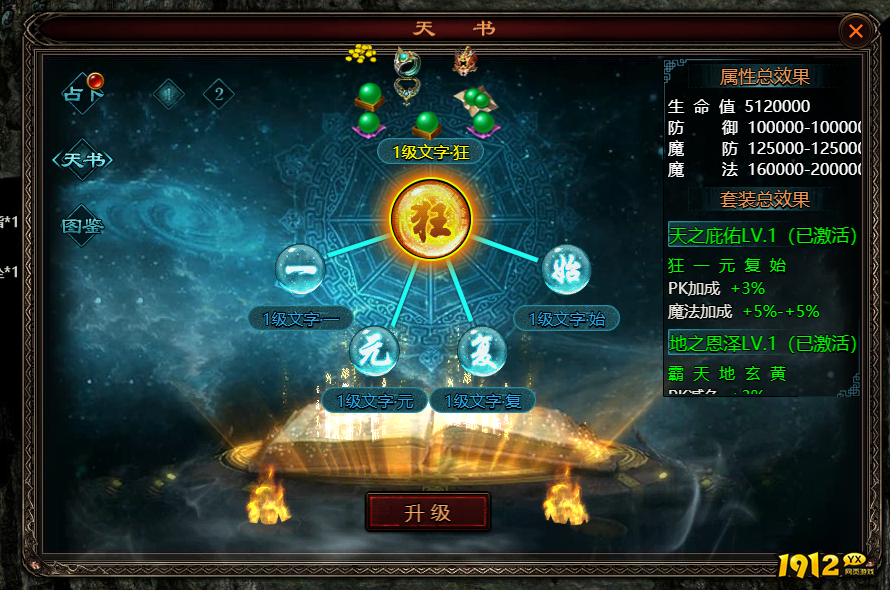Click the 天之庇佑LV.1 set effect header
Screen dimensions: 890x590
762,236
